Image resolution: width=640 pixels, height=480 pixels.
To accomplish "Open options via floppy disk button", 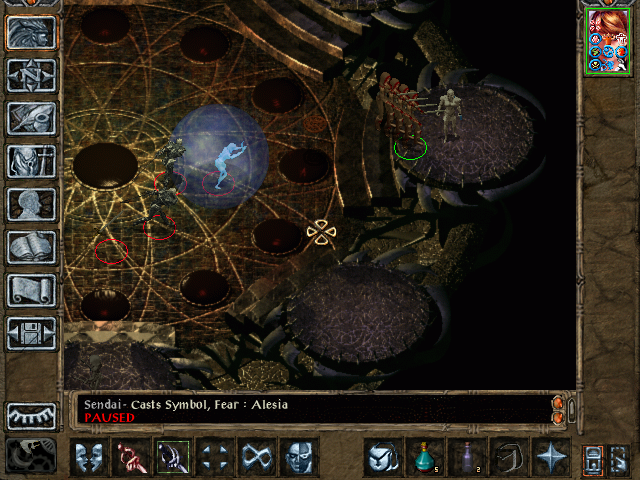I will point(32,333).
